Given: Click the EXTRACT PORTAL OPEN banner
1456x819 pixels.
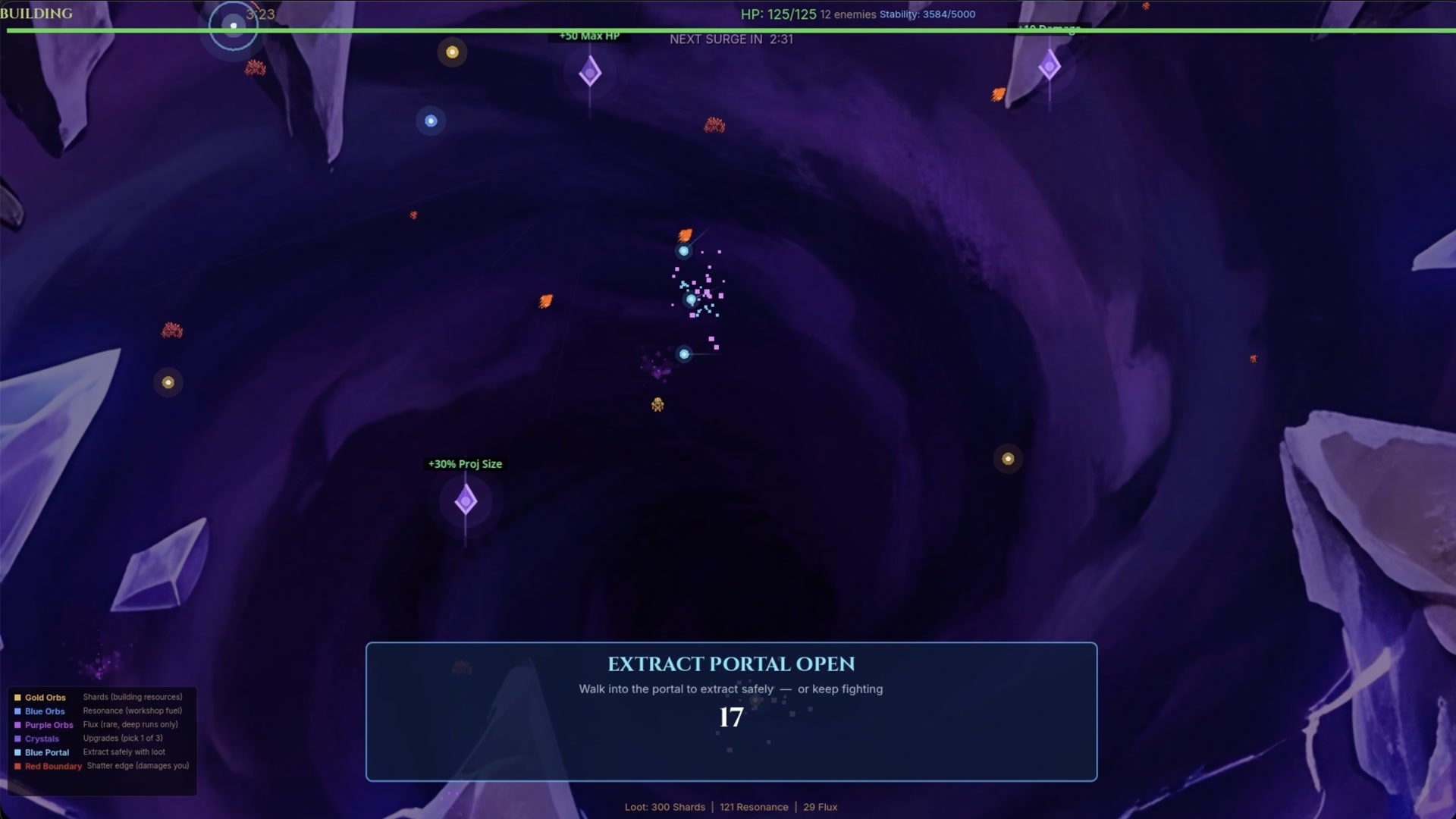Looking at the screenshot, I should (731, 664).
